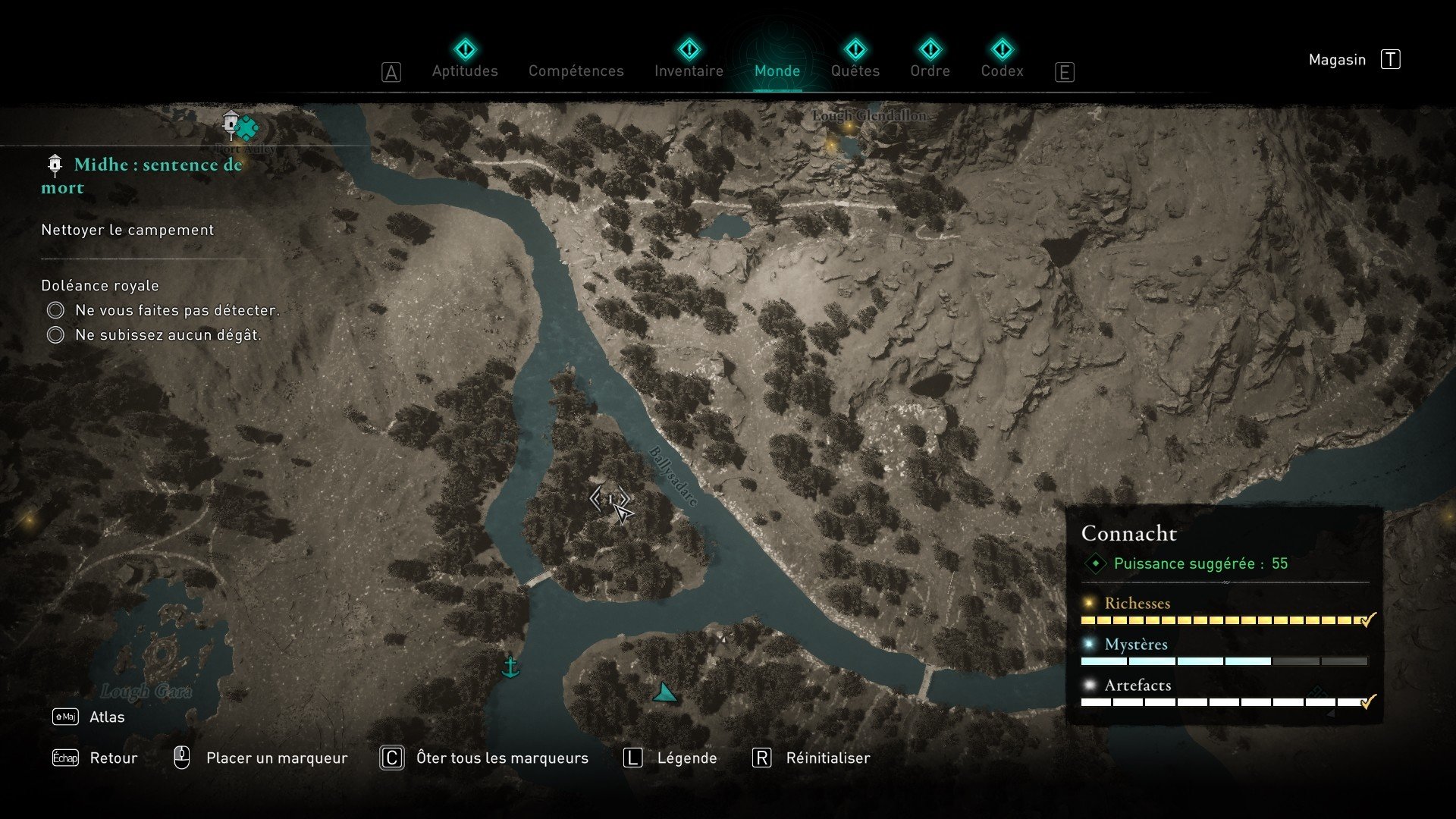Select the Monde tab
The height and width of the screenshot is (819, 1456).
tap(777, 71)
